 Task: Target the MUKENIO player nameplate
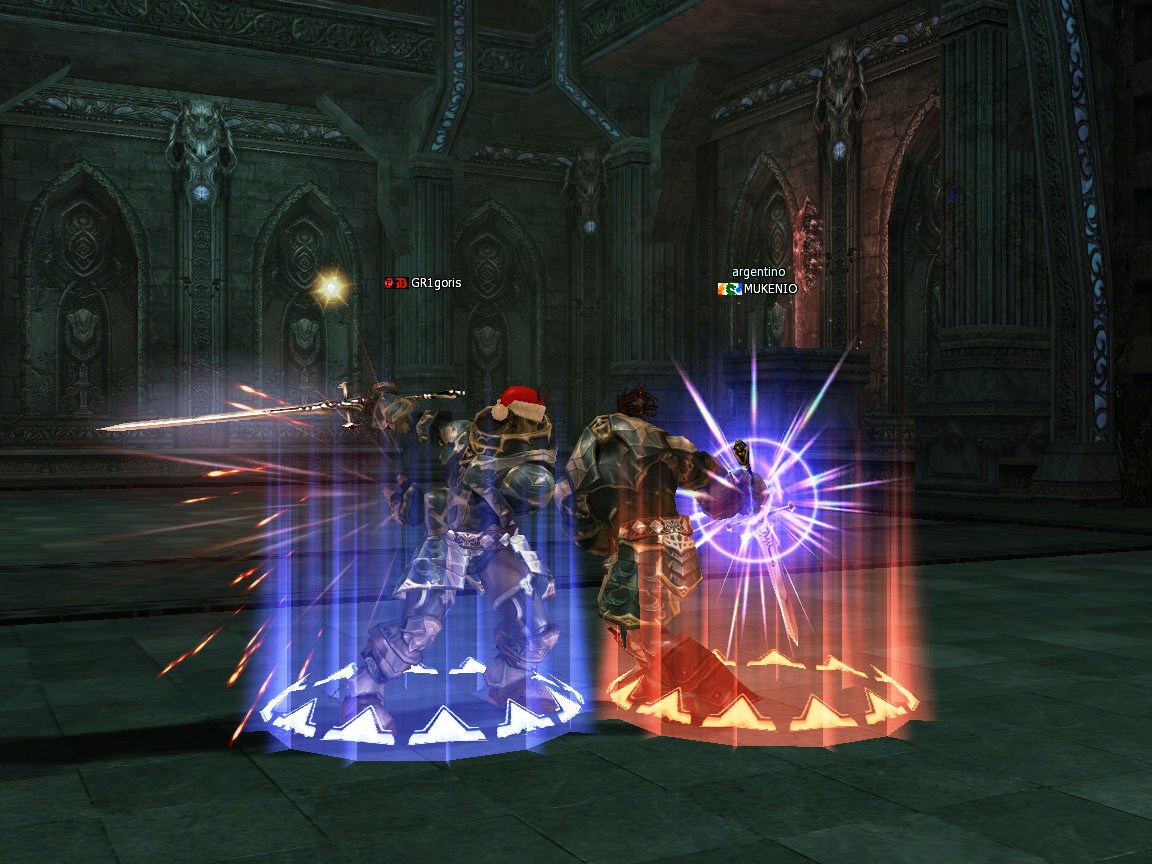769,289
